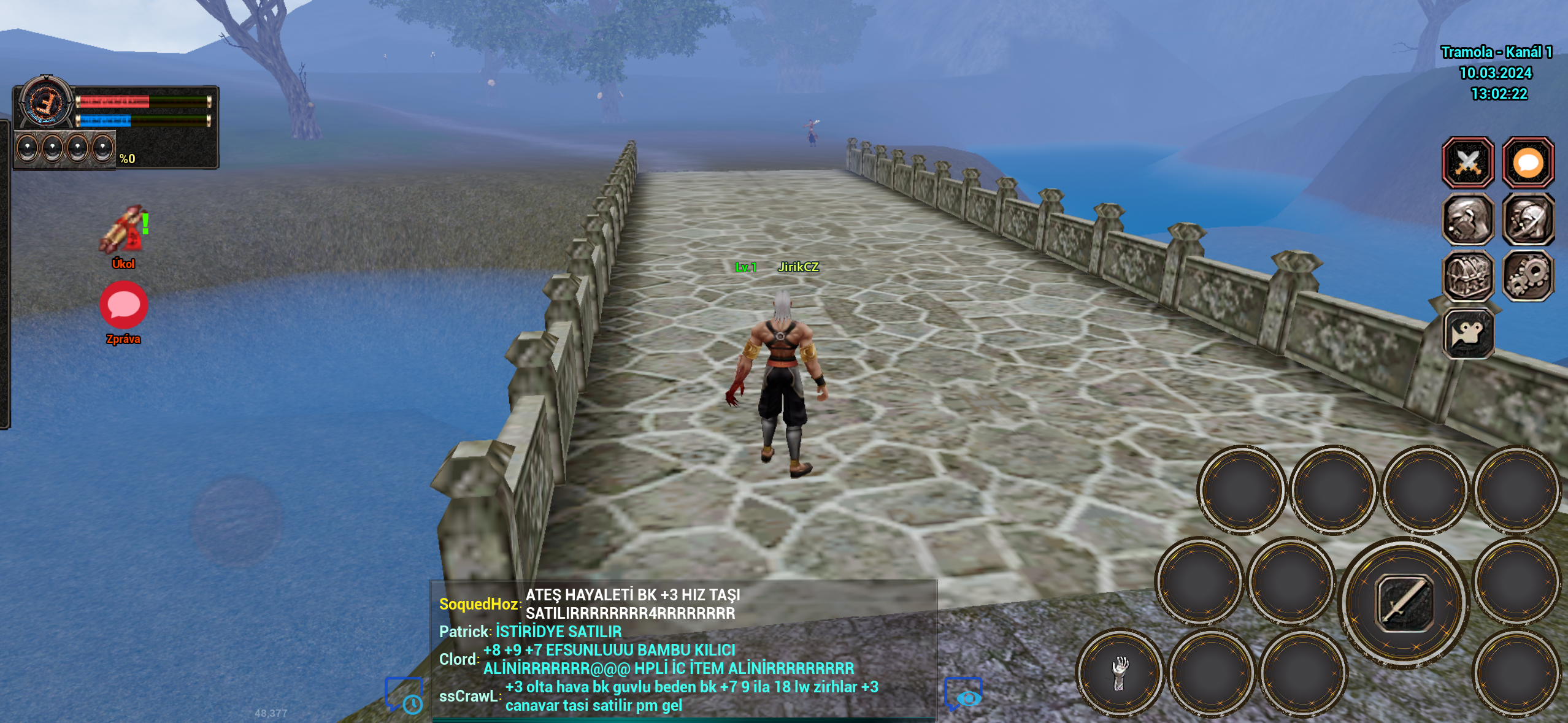Click the player name JirikCZ
Screen dimensions: 1568x723
(799, 268)
